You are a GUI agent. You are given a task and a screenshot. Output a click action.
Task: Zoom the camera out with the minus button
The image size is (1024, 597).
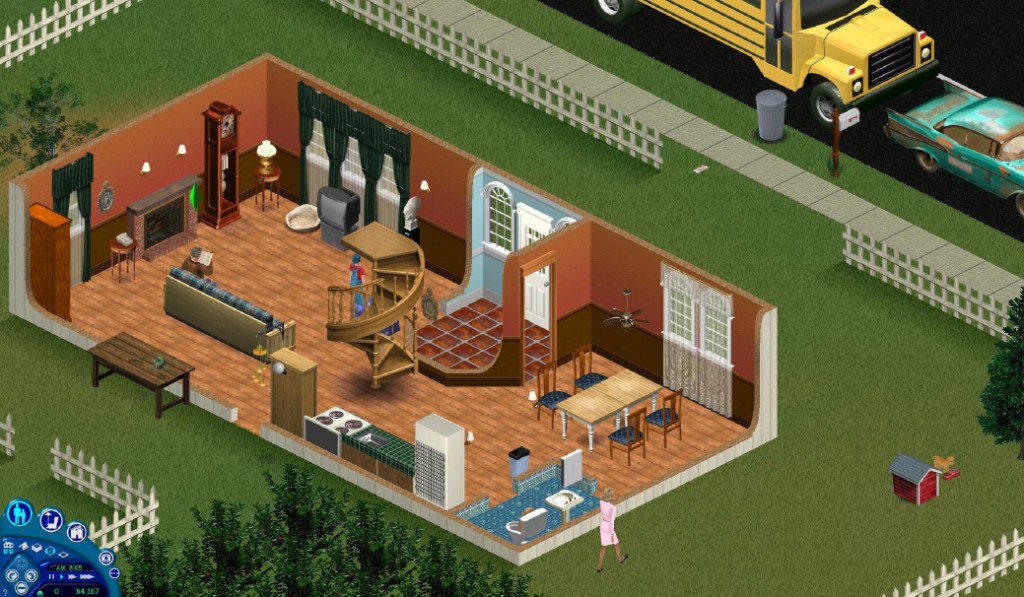click(x=22, y=588)
